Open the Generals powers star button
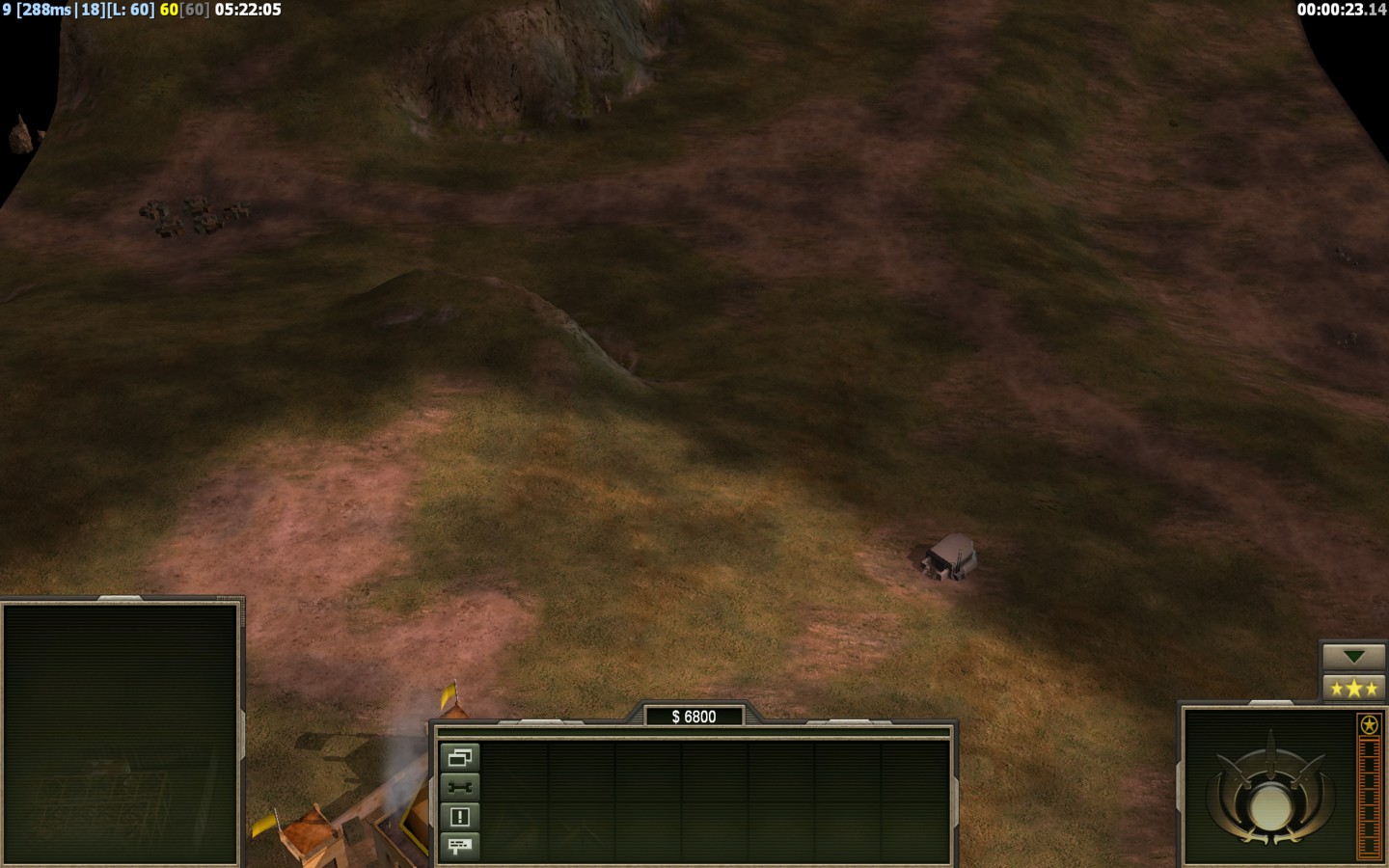 coord(1353,688)
